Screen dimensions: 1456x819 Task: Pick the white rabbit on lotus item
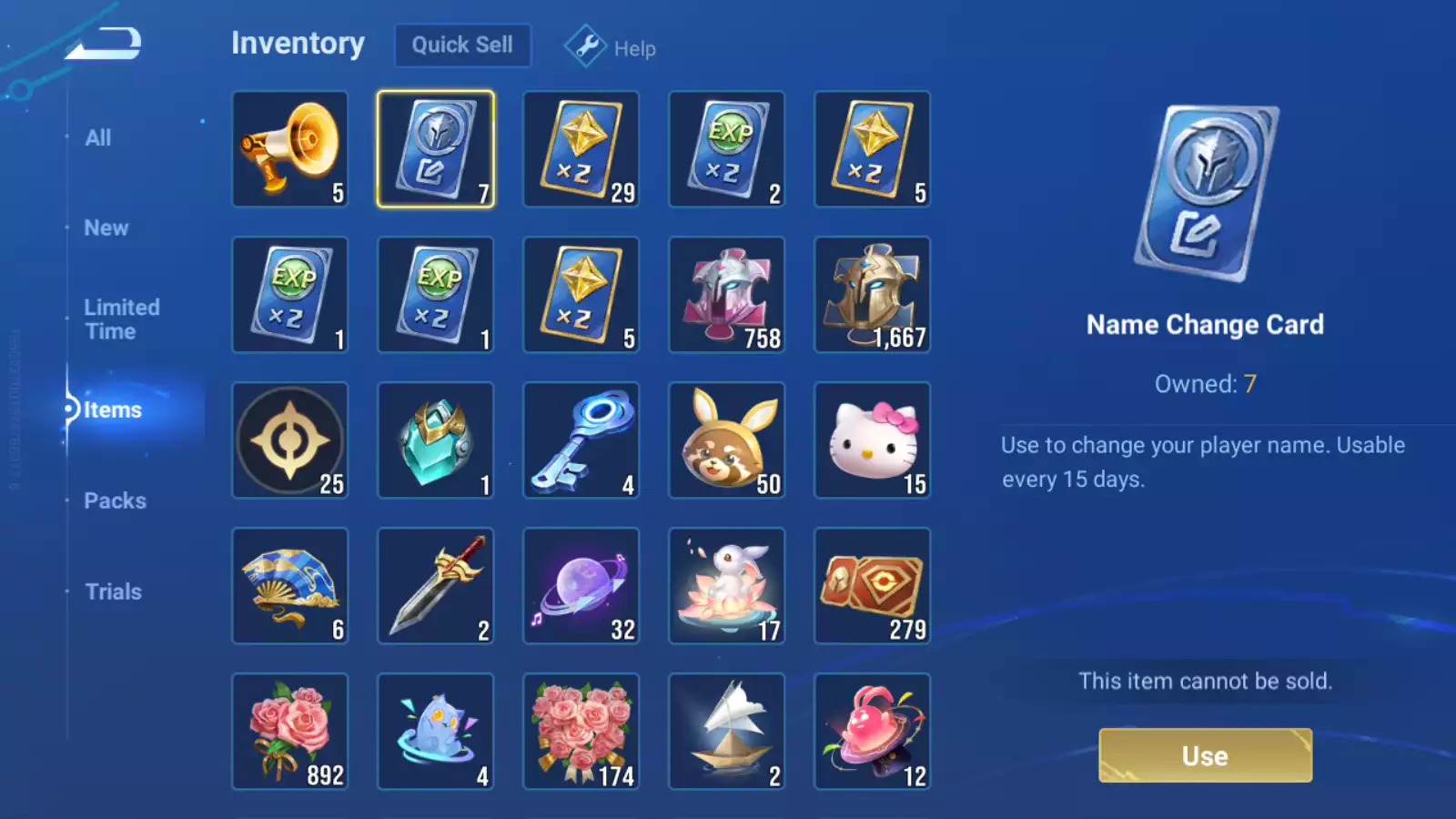(726, 586)
